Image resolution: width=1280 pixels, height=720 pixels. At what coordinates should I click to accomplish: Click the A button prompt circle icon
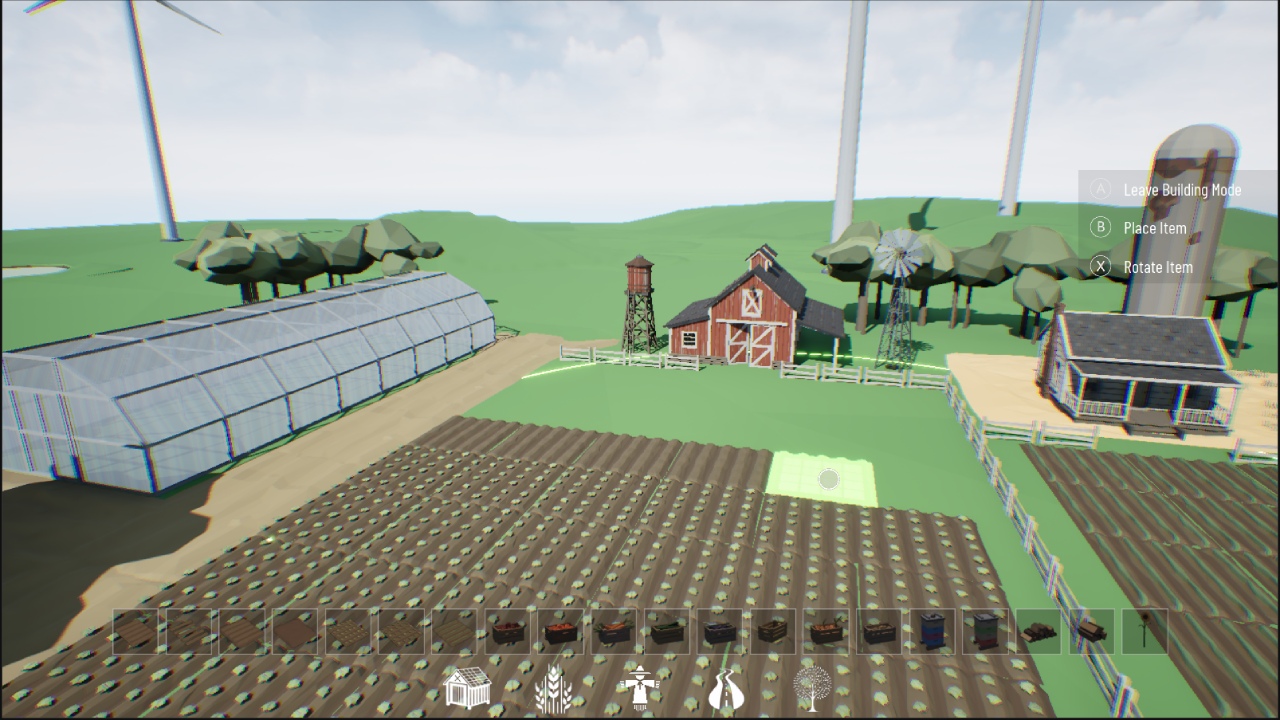point(1100,189)
